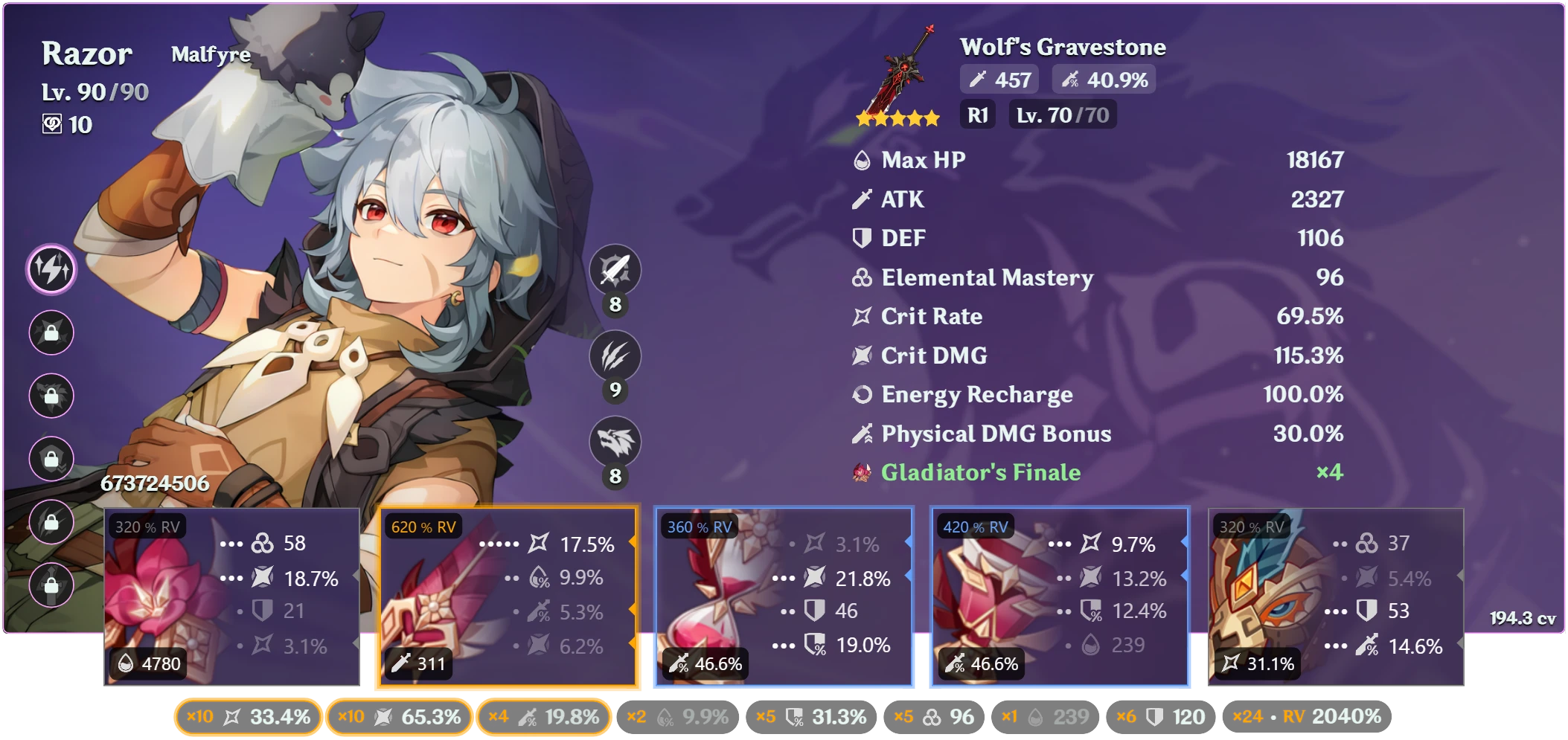The width and height of the screenshot is (1568, 740).
Task: Toggle the first lock icon below the element
Action: pyautogui.click(x=51, y=332)
